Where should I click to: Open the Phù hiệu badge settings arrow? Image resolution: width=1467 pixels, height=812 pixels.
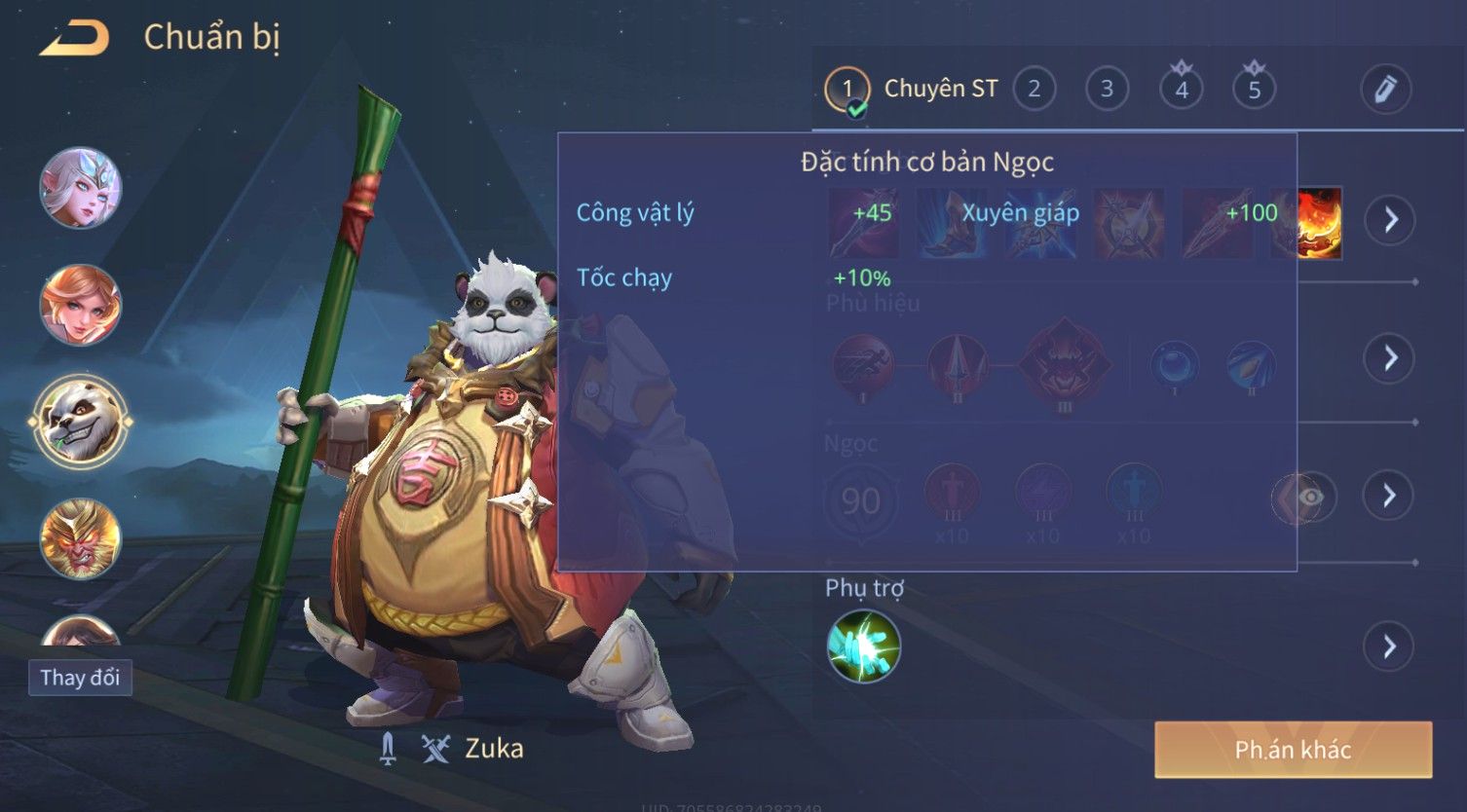pyautogui.click(x=1389, y=358)
